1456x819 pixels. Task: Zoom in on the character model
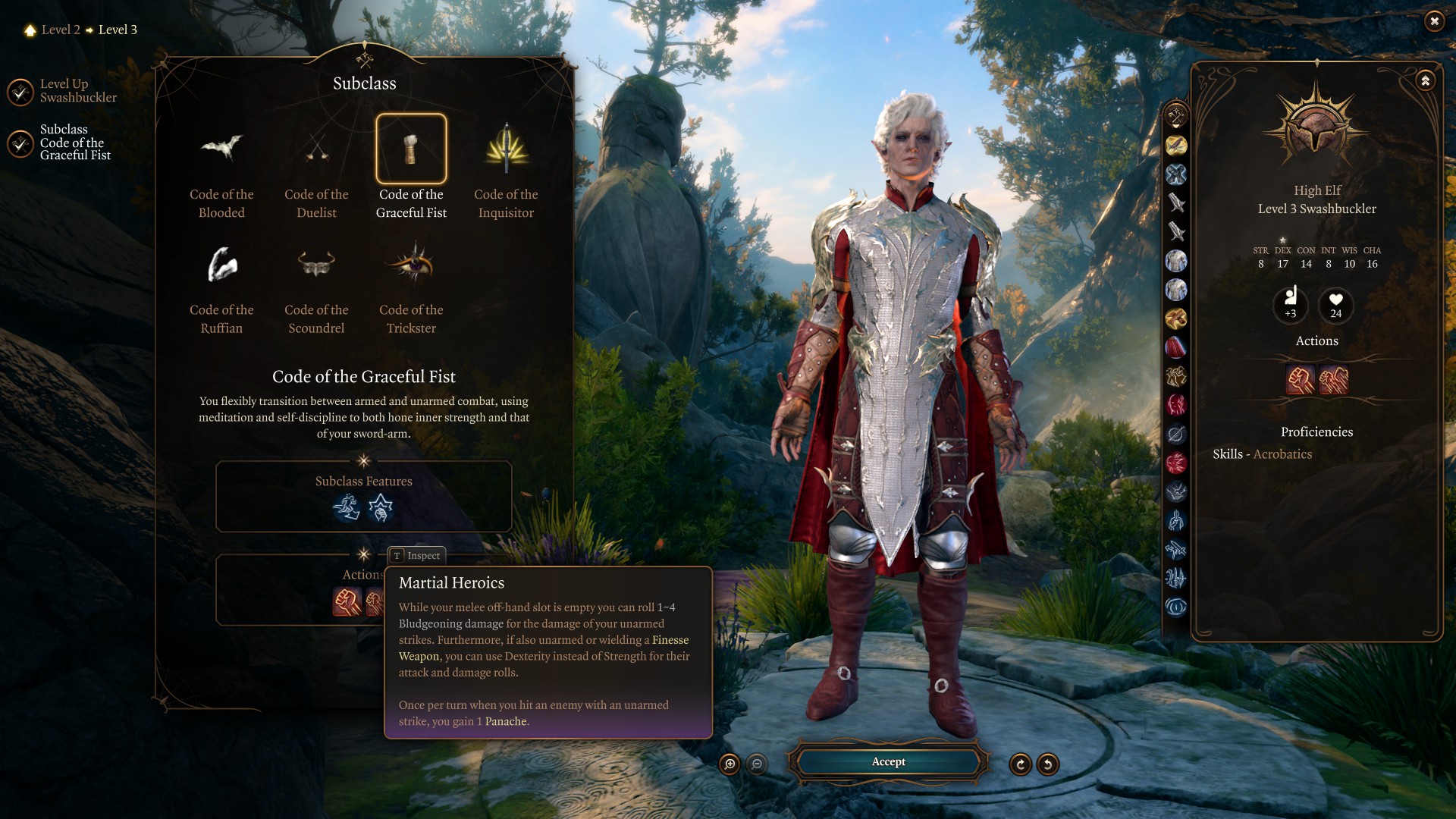pyautogui.click(x=730, y=764)
